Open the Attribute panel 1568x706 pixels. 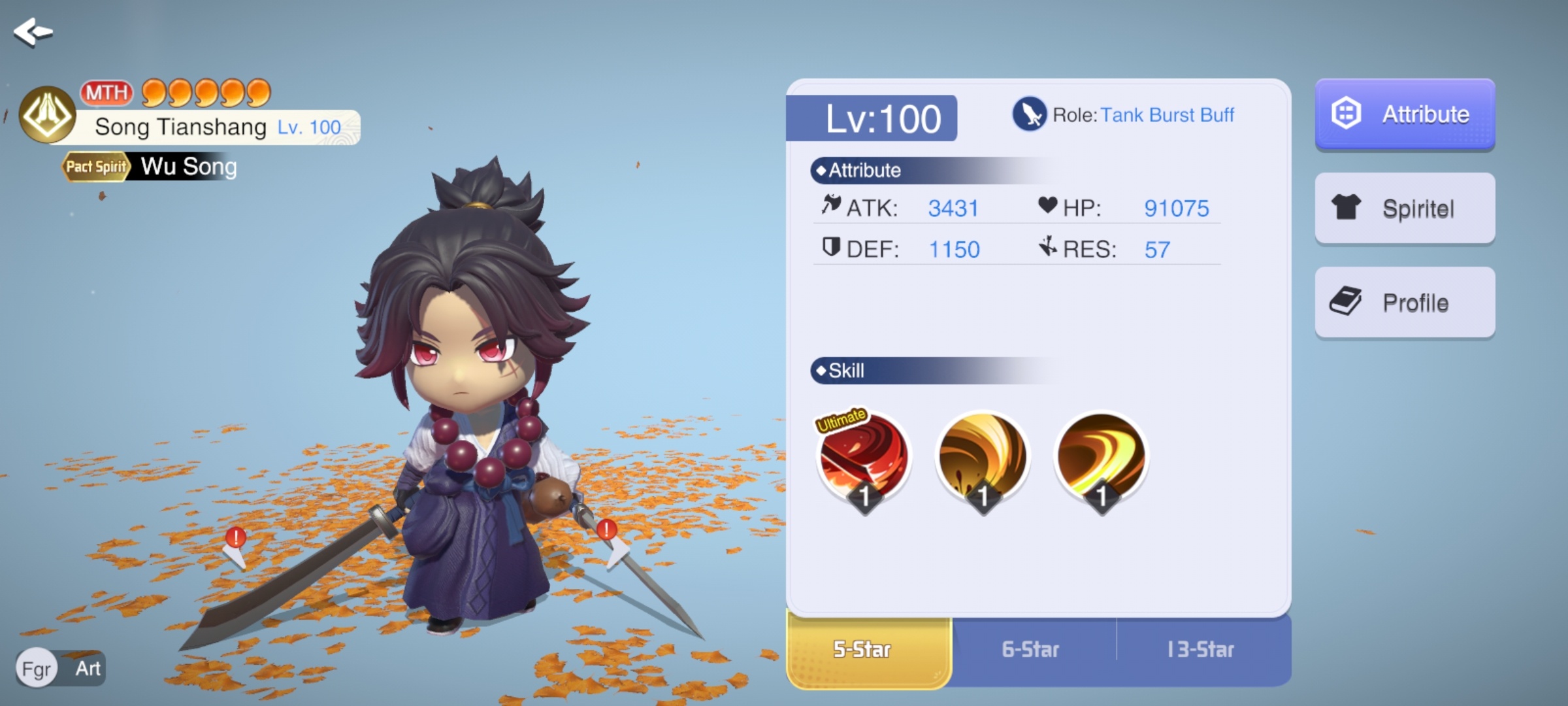click(1405, 114)
